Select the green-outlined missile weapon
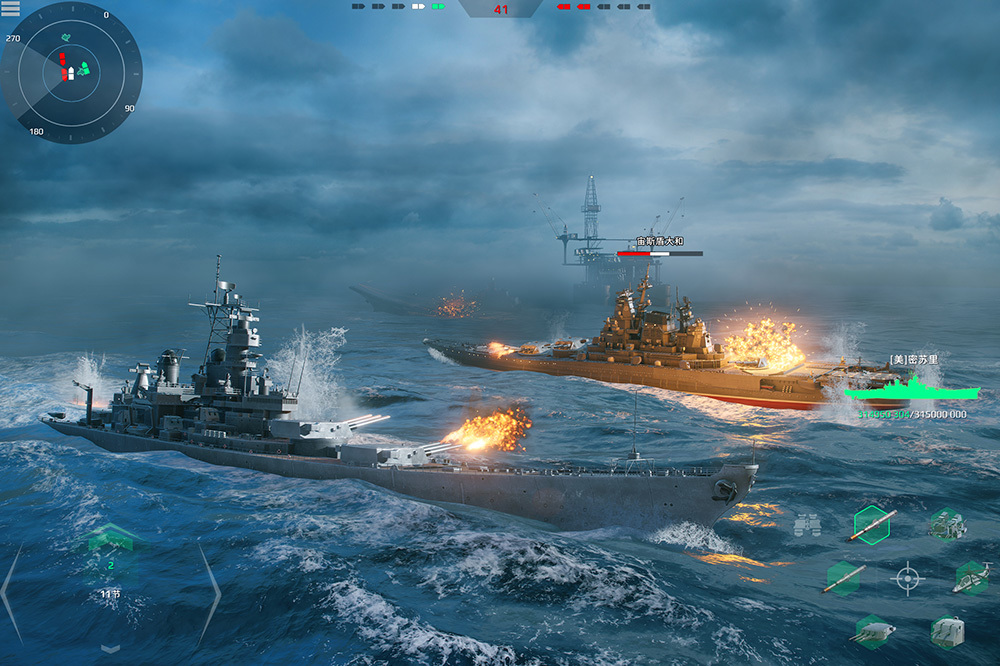Viewport: 1000px width, 666px height. [x=872, y=524]
